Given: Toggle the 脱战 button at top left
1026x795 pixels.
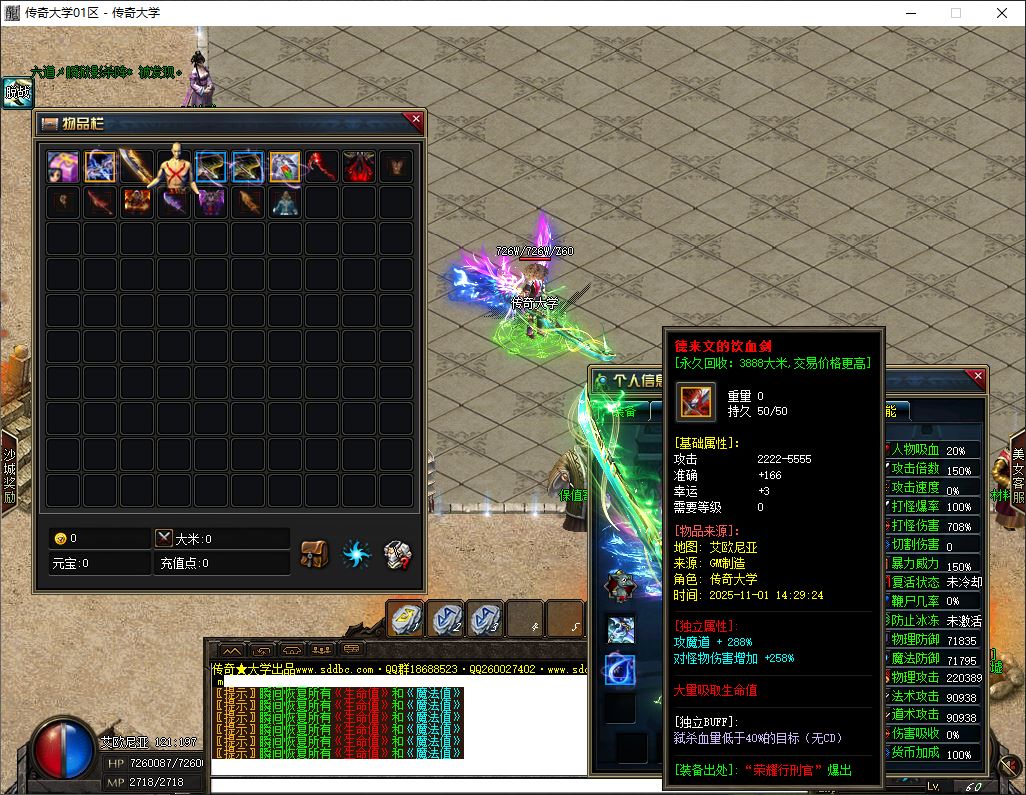Looking at the screenshot, I should click(x=17, y=94).
